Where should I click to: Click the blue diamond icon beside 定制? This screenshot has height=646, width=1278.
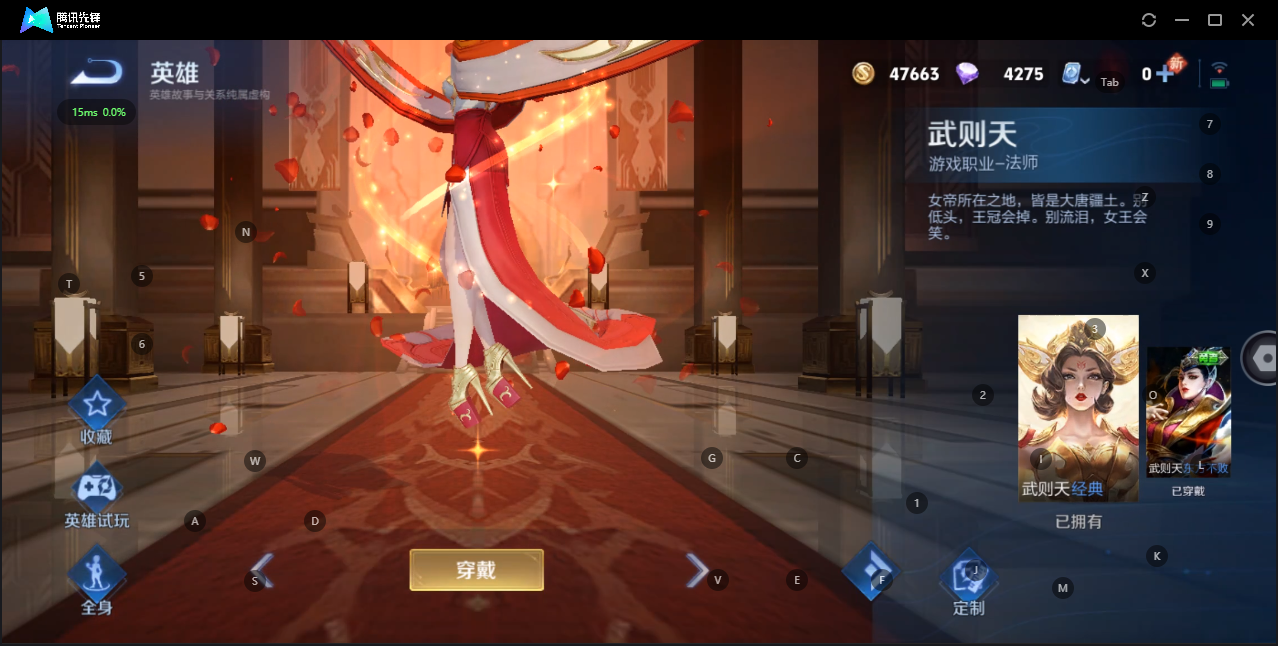tap(872, 570)
